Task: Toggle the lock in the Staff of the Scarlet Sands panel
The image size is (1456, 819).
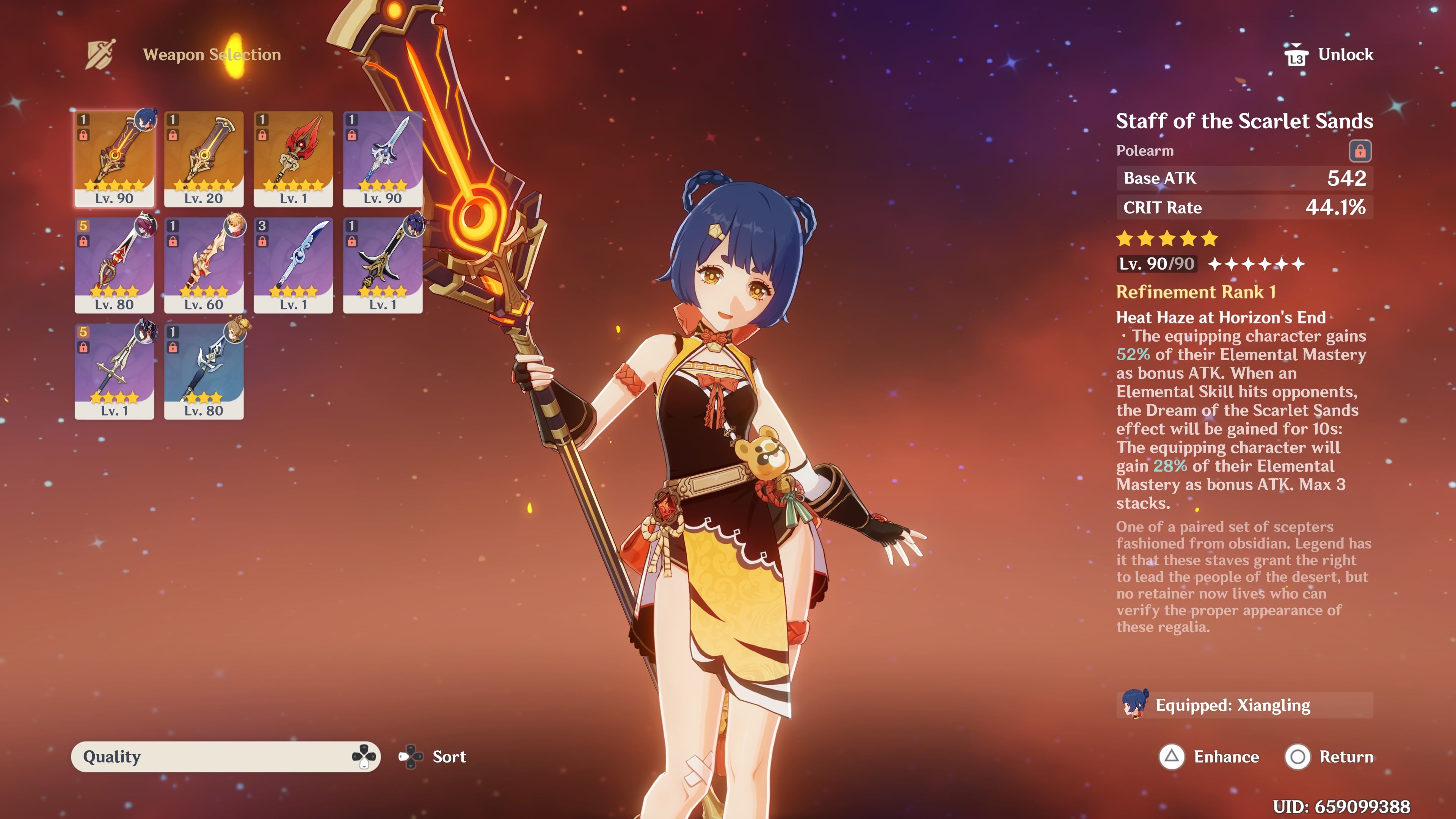Action: [1360, 151]
